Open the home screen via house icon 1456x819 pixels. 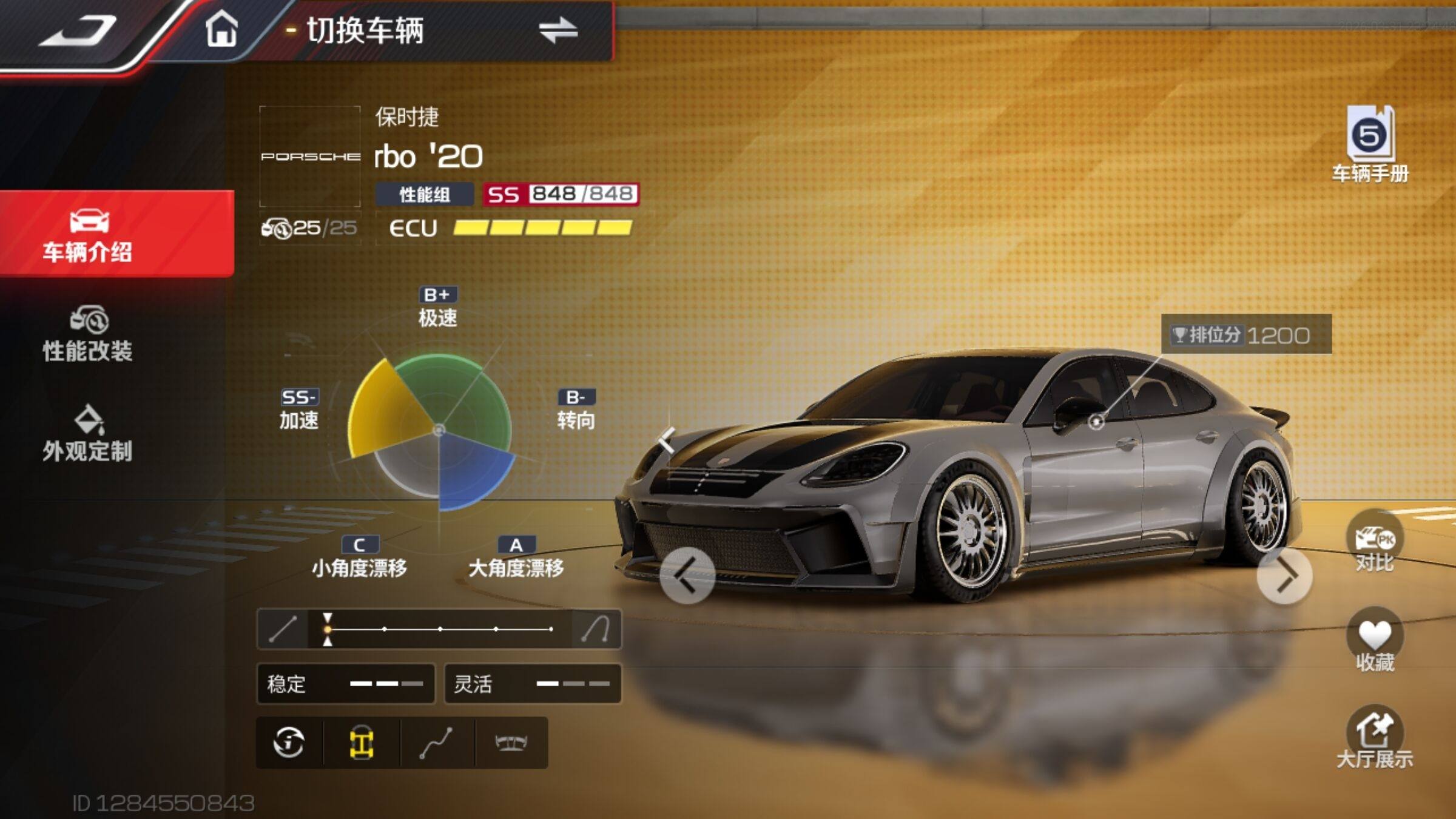click(221, 30)
